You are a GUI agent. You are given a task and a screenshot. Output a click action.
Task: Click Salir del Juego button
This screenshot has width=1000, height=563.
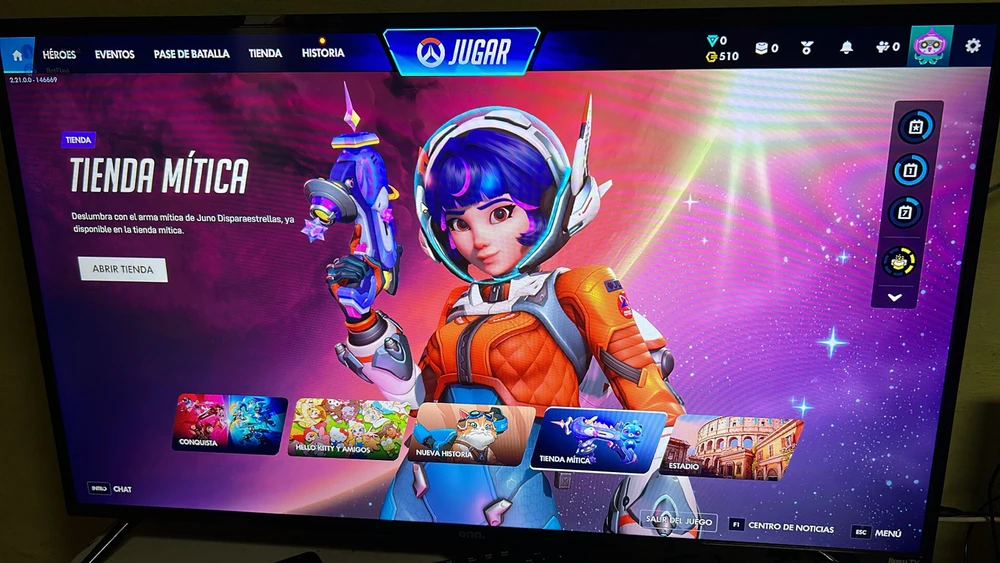coord(679,521)
